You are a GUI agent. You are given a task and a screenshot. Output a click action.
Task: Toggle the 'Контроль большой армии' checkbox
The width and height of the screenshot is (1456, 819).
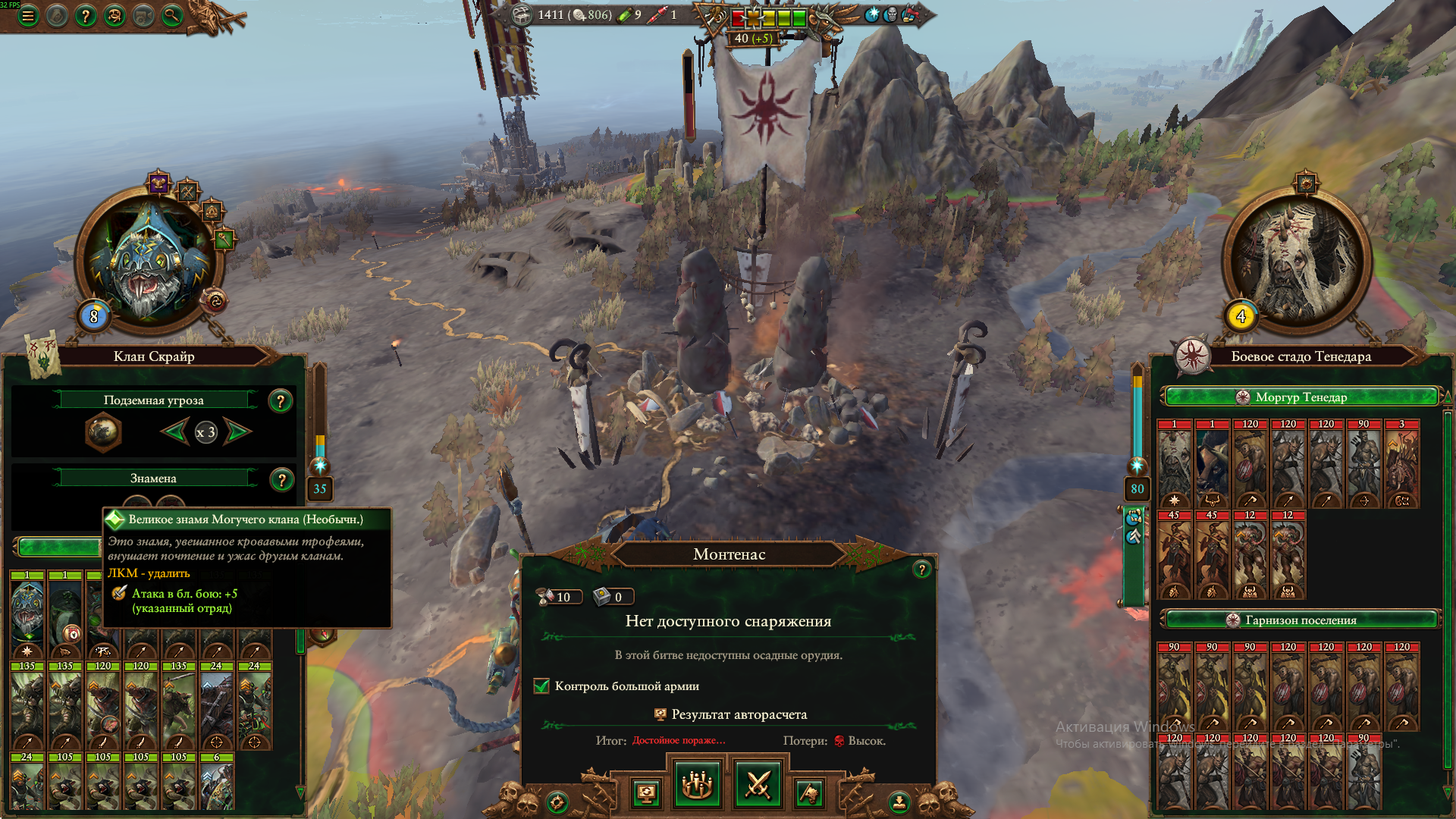pos(541,686)
